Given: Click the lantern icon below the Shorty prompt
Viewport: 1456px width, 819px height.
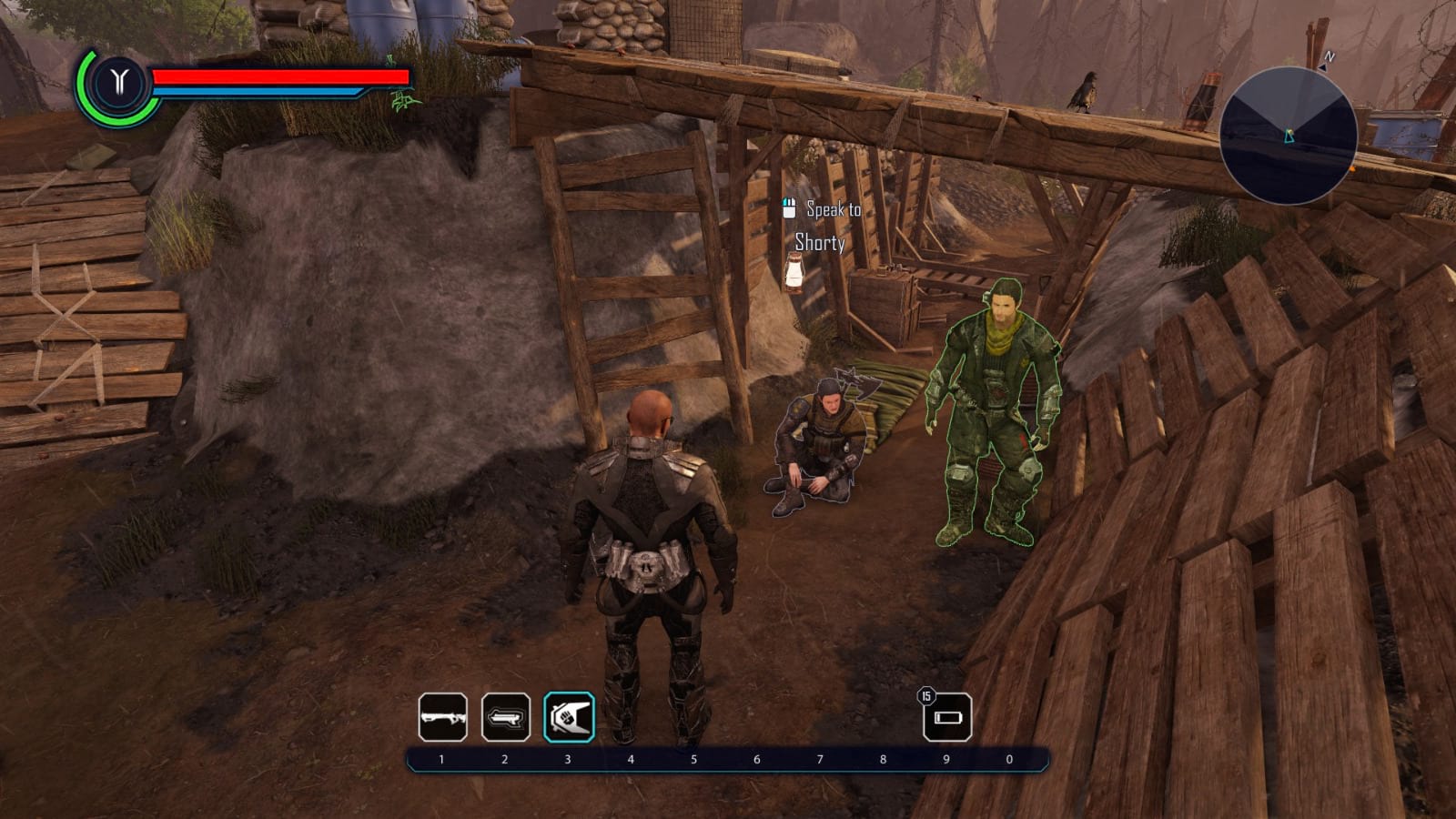Looking at the screenshot, I should coord(792,273).
